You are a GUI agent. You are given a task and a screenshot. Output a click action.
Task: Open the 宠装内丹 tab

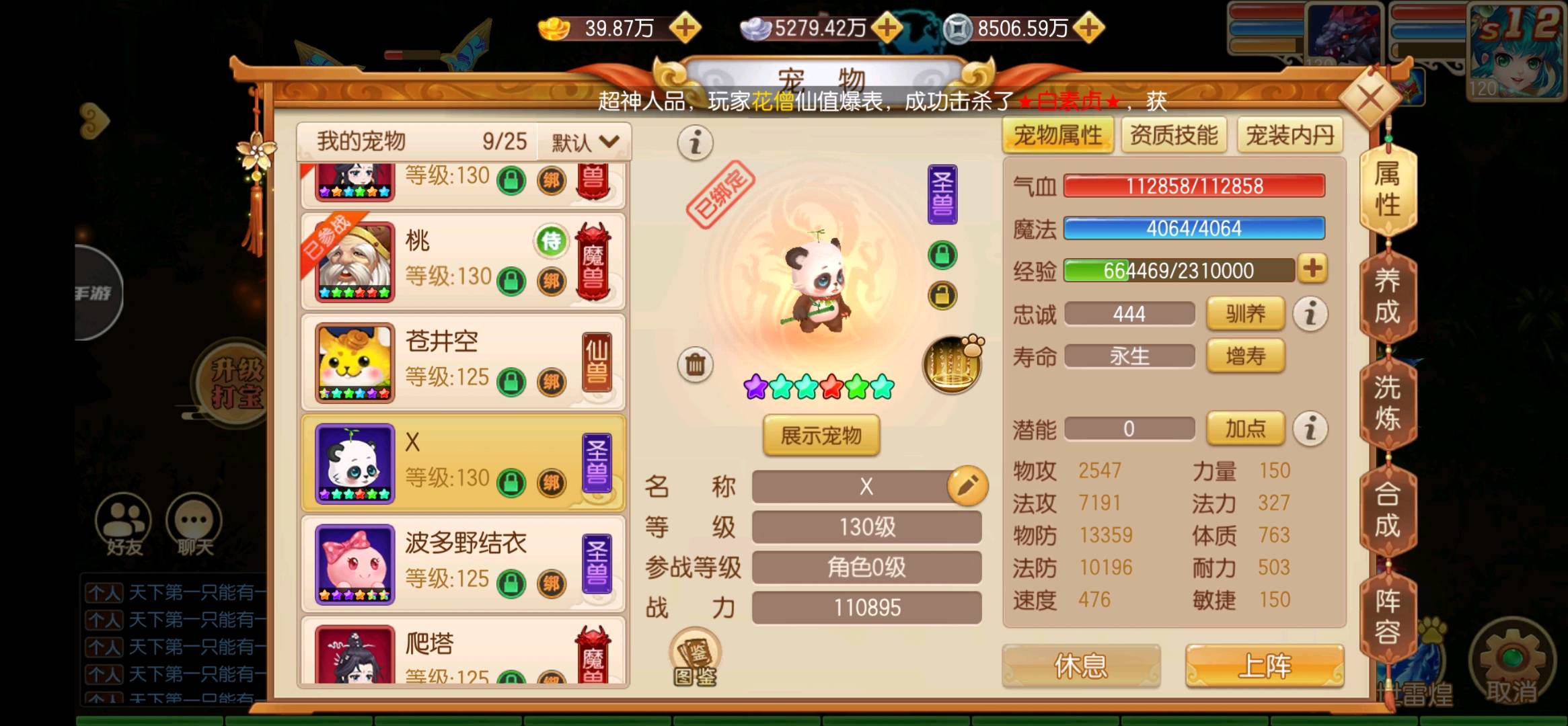[x=1290, y=136]
